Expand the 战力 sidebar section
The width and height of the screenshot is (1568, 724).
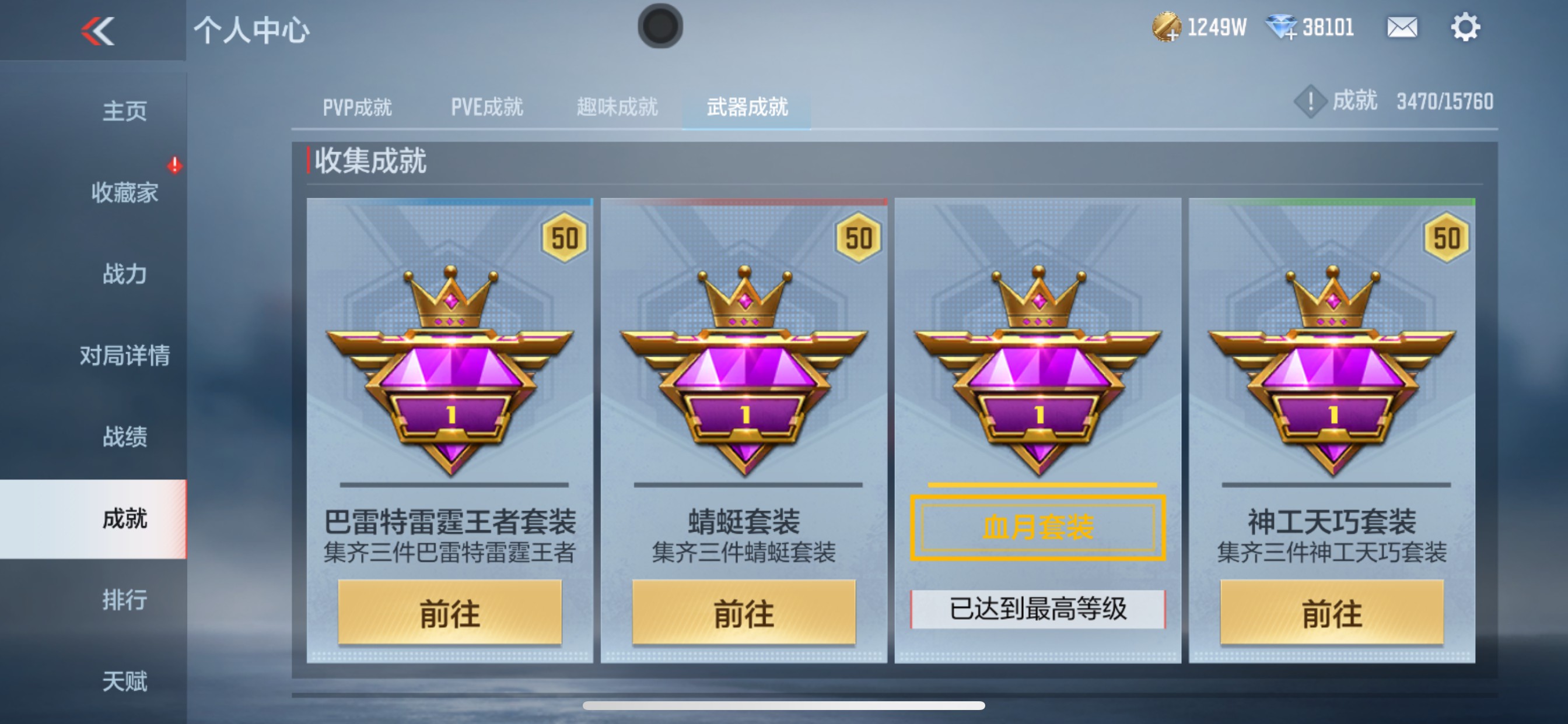click(x=124, y=274)
